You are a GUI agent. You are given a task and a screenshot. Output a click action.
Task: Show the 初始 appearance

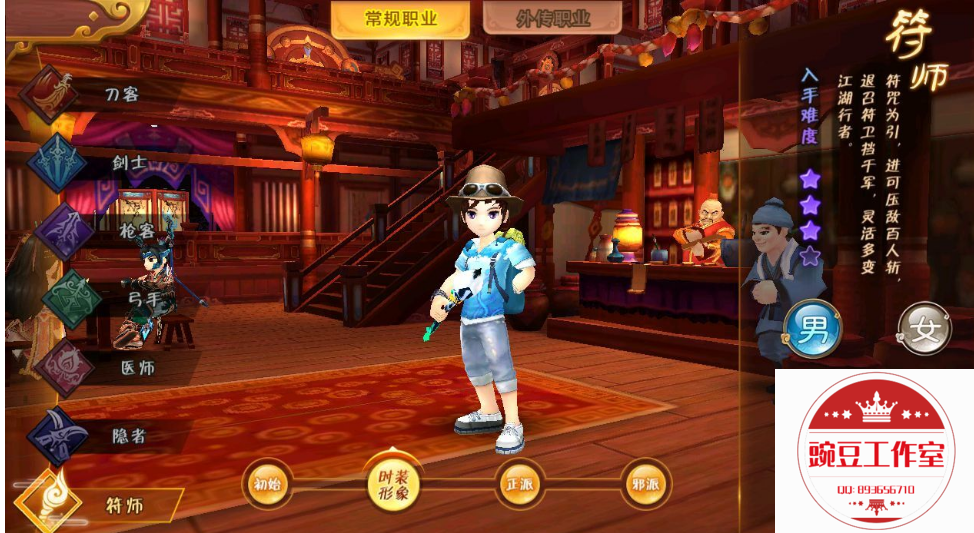pyautogui.click(x=268, y=485)
